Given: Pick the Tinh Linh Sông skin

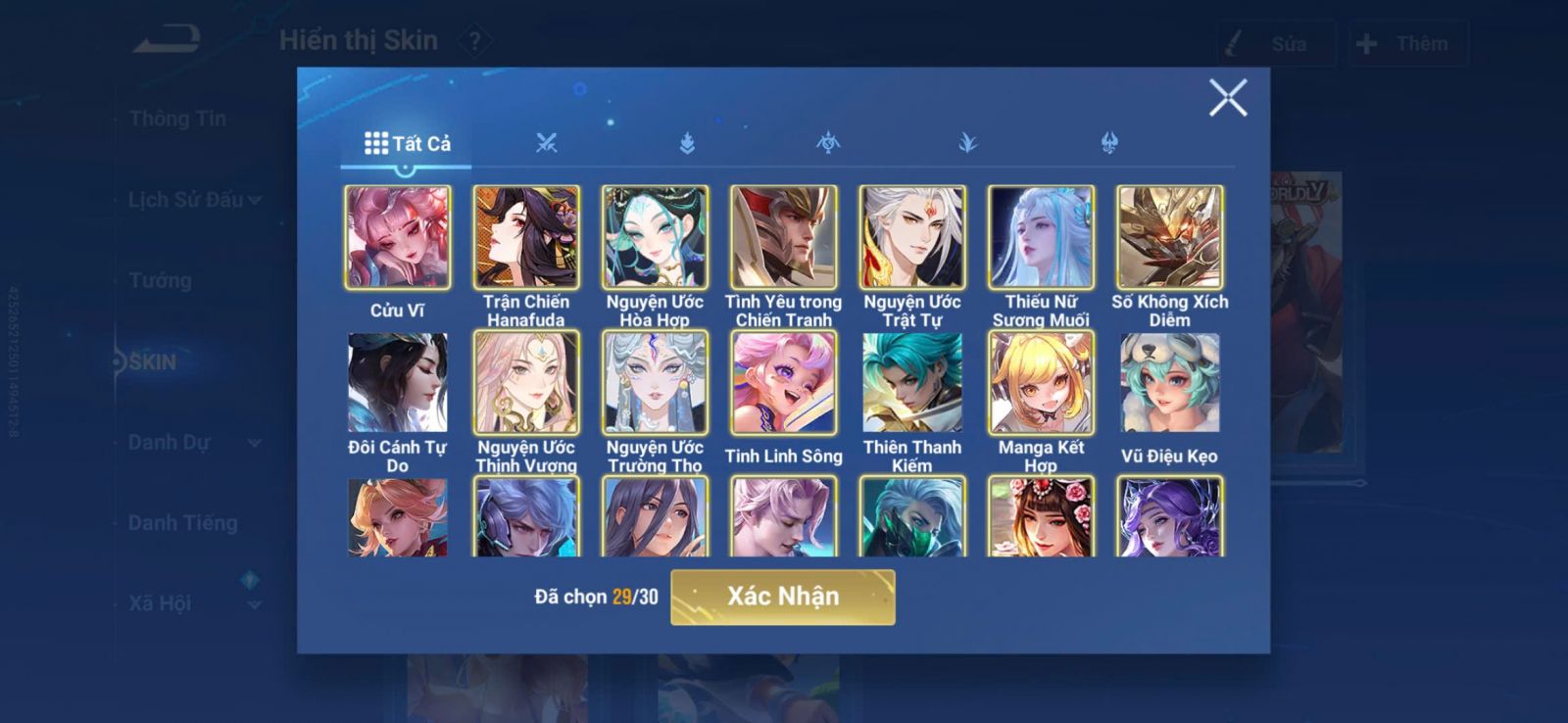Looking at the screenshot, I should click(x=784, y=383).
